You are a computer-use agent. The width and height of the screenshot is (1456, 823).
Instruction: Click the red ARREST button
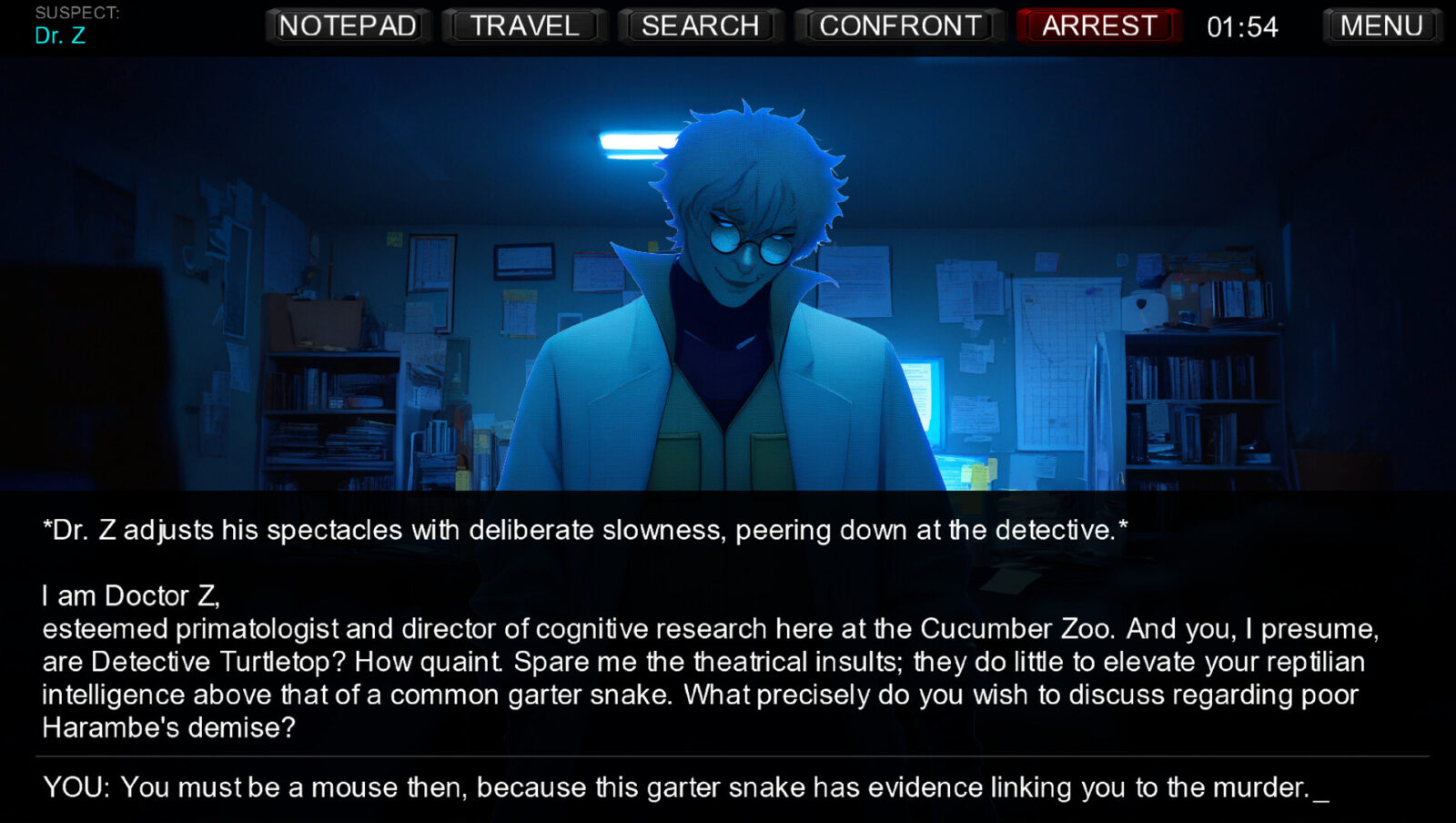tap(1098, 25)
